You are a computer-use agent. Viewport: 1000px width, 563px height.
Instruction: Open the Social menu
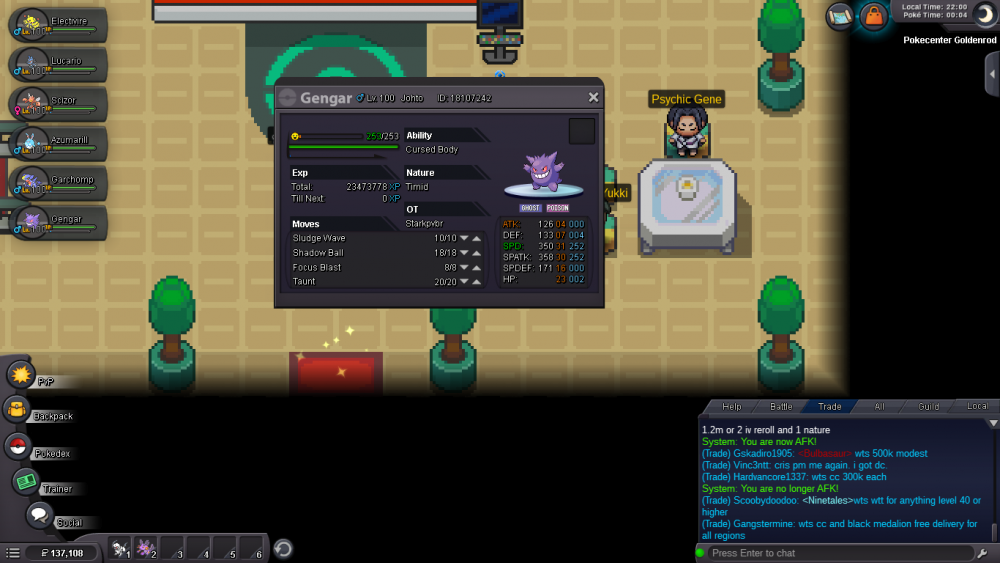click(x=39, y=515)
